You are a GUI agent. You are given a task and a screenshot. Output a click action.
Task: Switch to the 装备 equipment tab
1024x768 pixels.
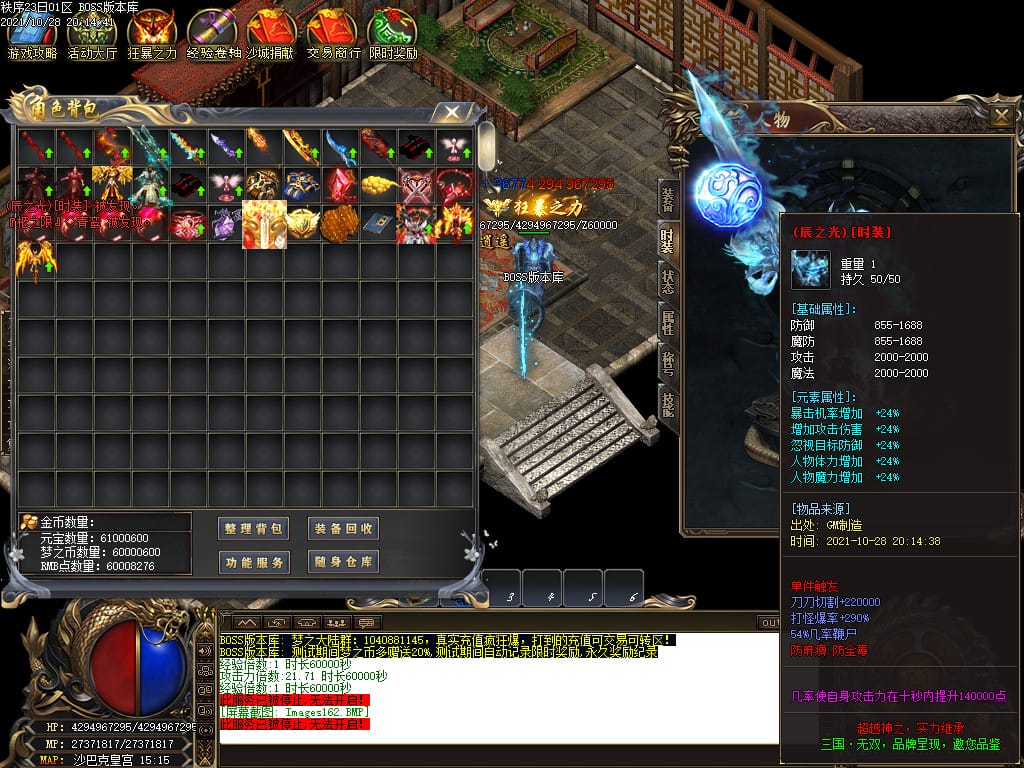point(667,200)
